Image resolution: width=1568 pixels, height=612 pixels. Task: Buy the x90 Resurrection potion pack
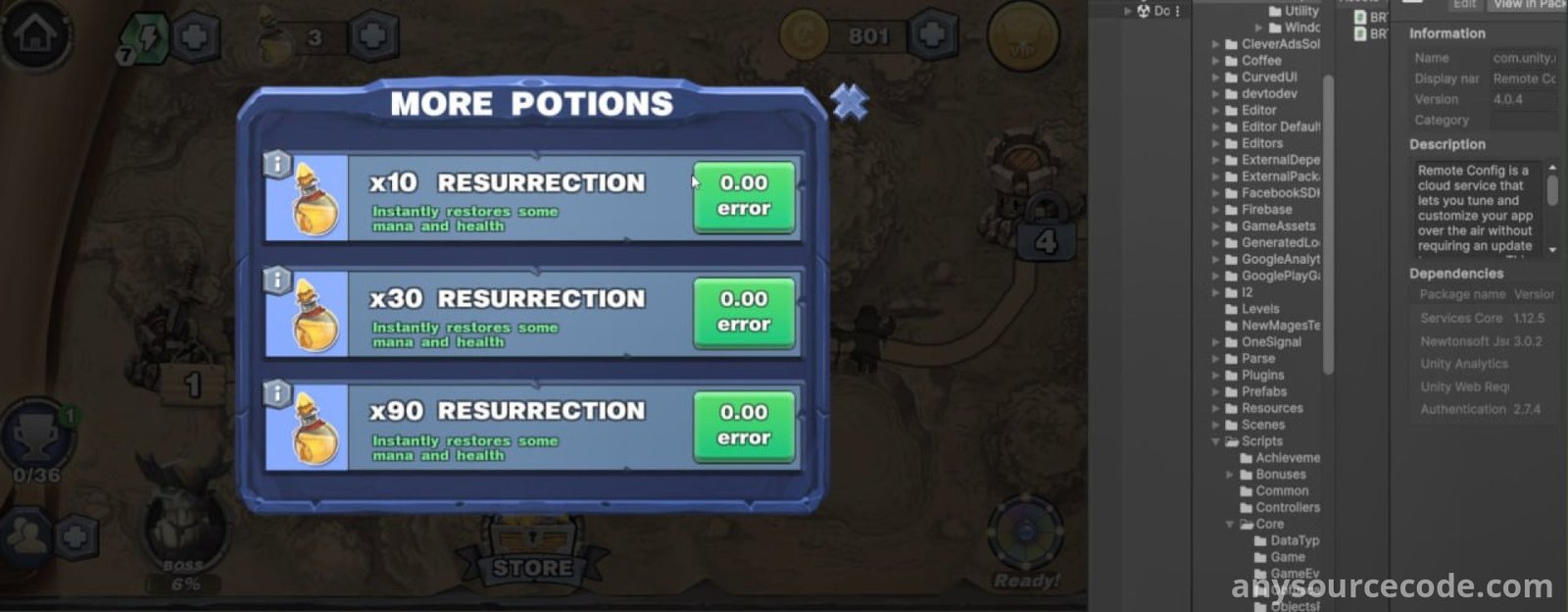(743, 426)
